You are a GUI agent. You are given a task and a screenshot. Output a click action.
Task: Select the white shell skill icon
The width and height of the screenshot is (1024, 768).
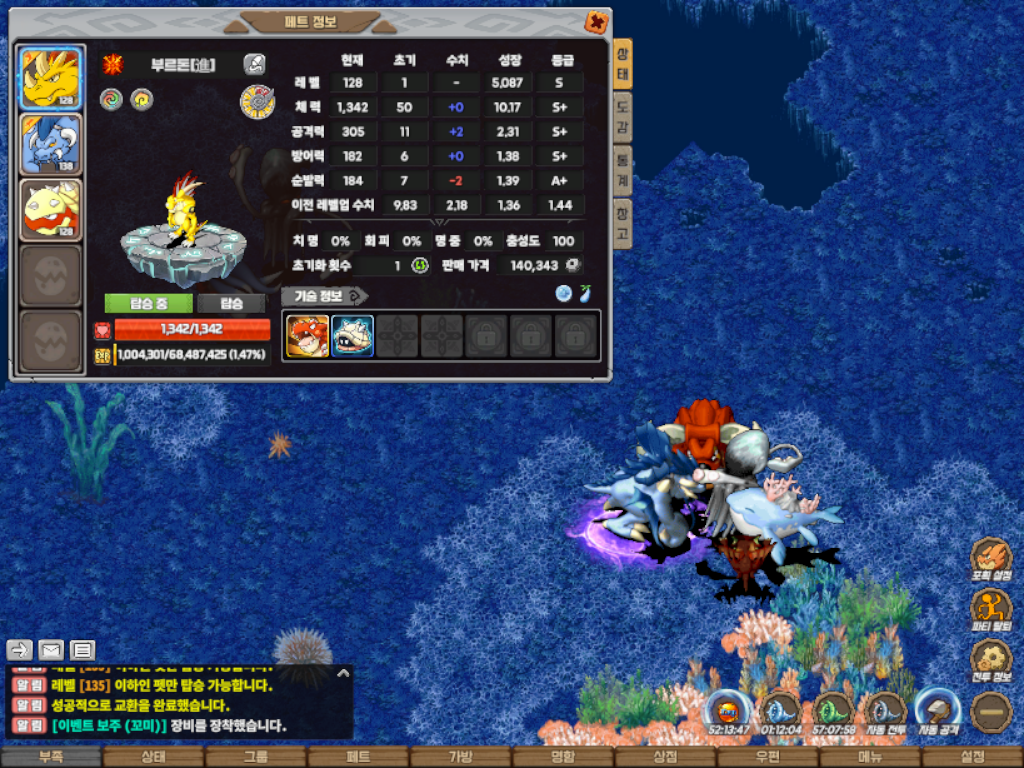click(352, 336)
